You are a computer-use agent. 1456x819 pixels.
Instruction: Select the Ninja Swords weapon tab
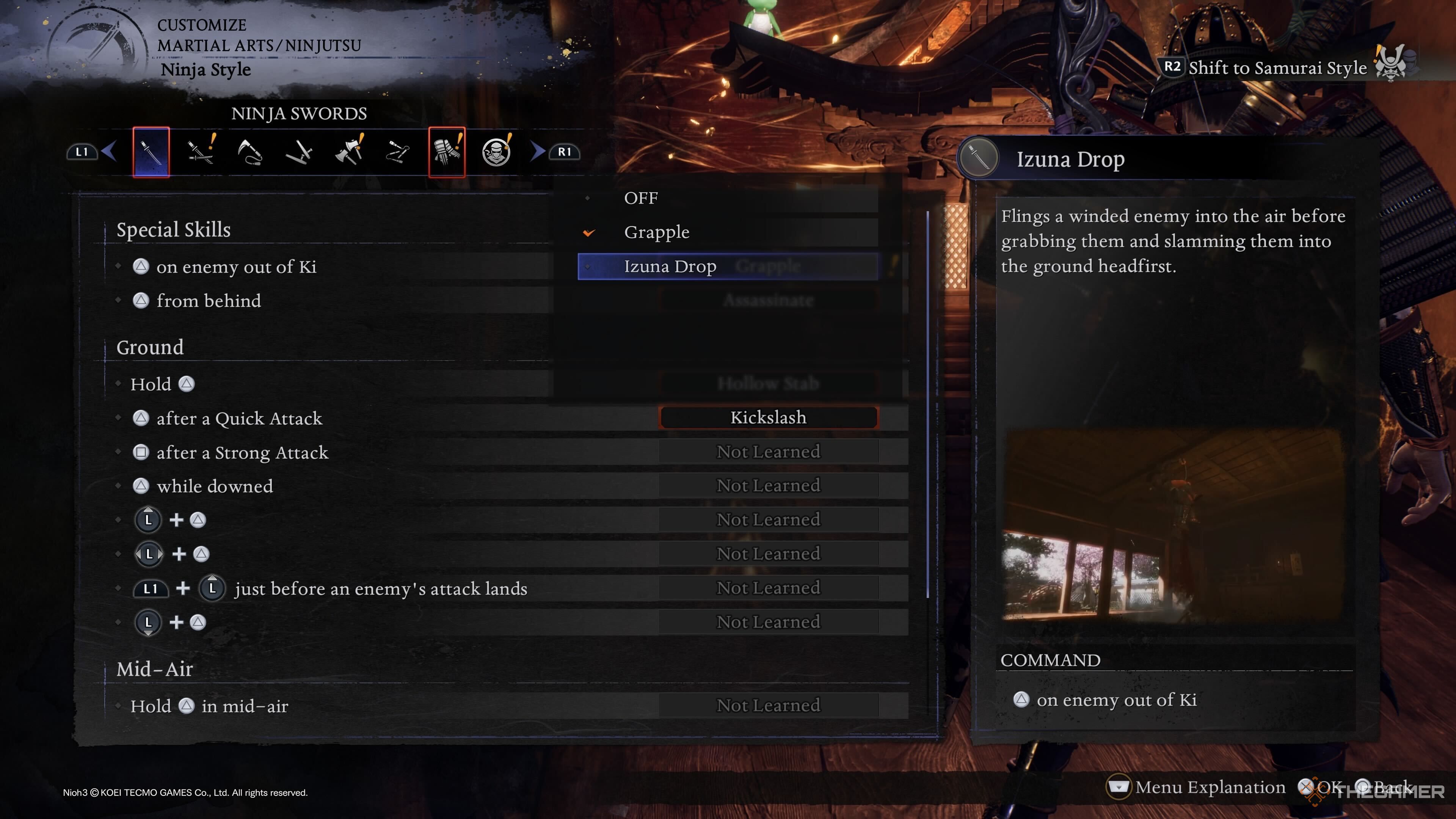pyautogui.click(x=151, y=152)
